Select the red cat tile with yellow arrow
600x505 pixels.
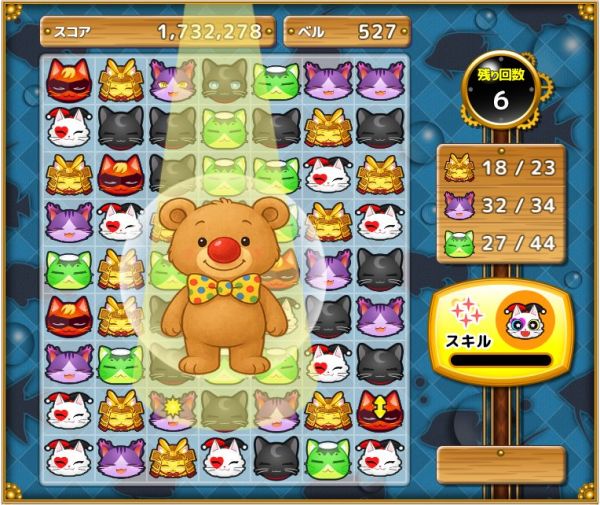tap(380, 410)
